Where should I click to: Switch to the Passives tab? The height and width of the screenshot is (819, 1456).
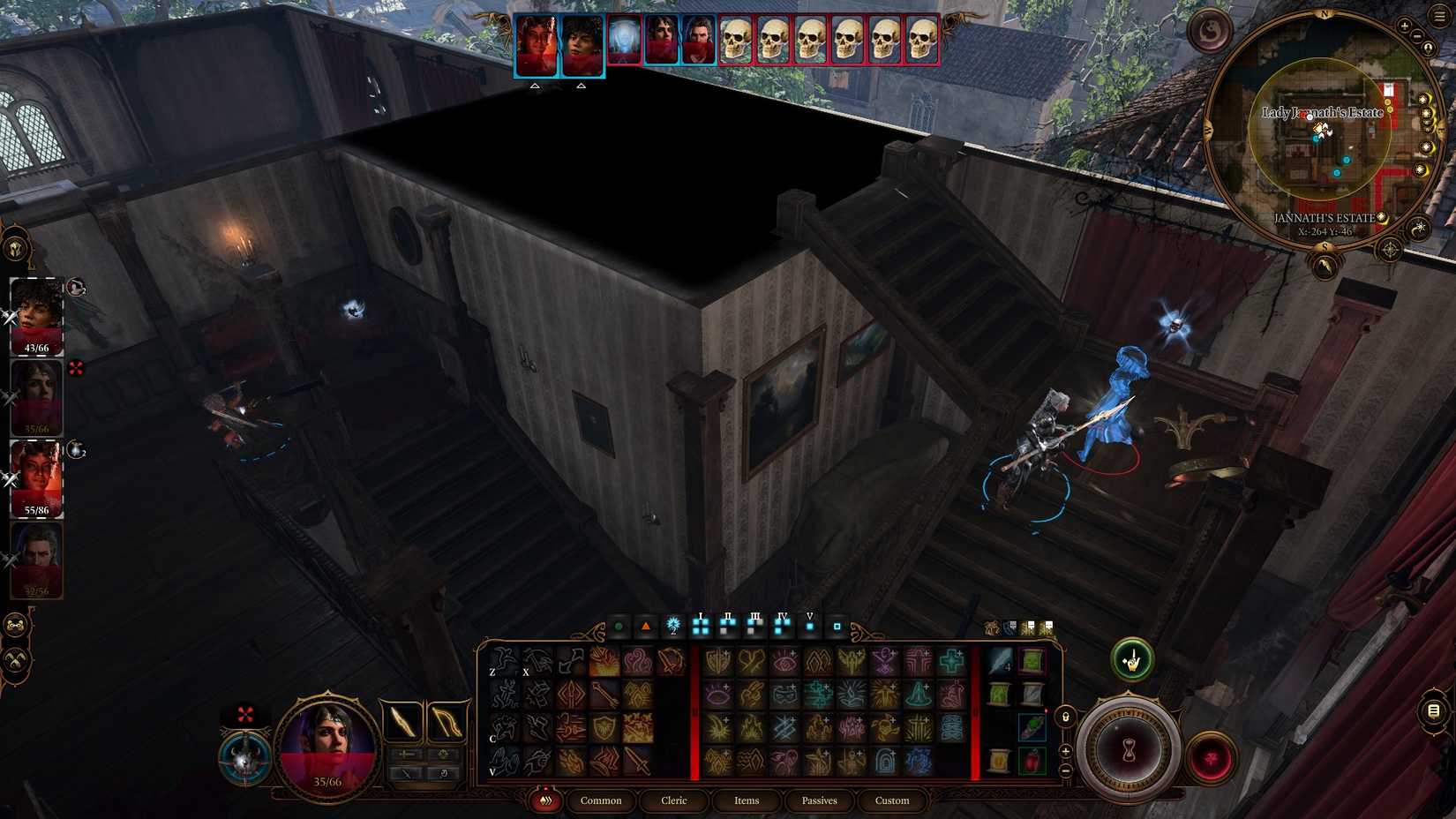[819, 800]
